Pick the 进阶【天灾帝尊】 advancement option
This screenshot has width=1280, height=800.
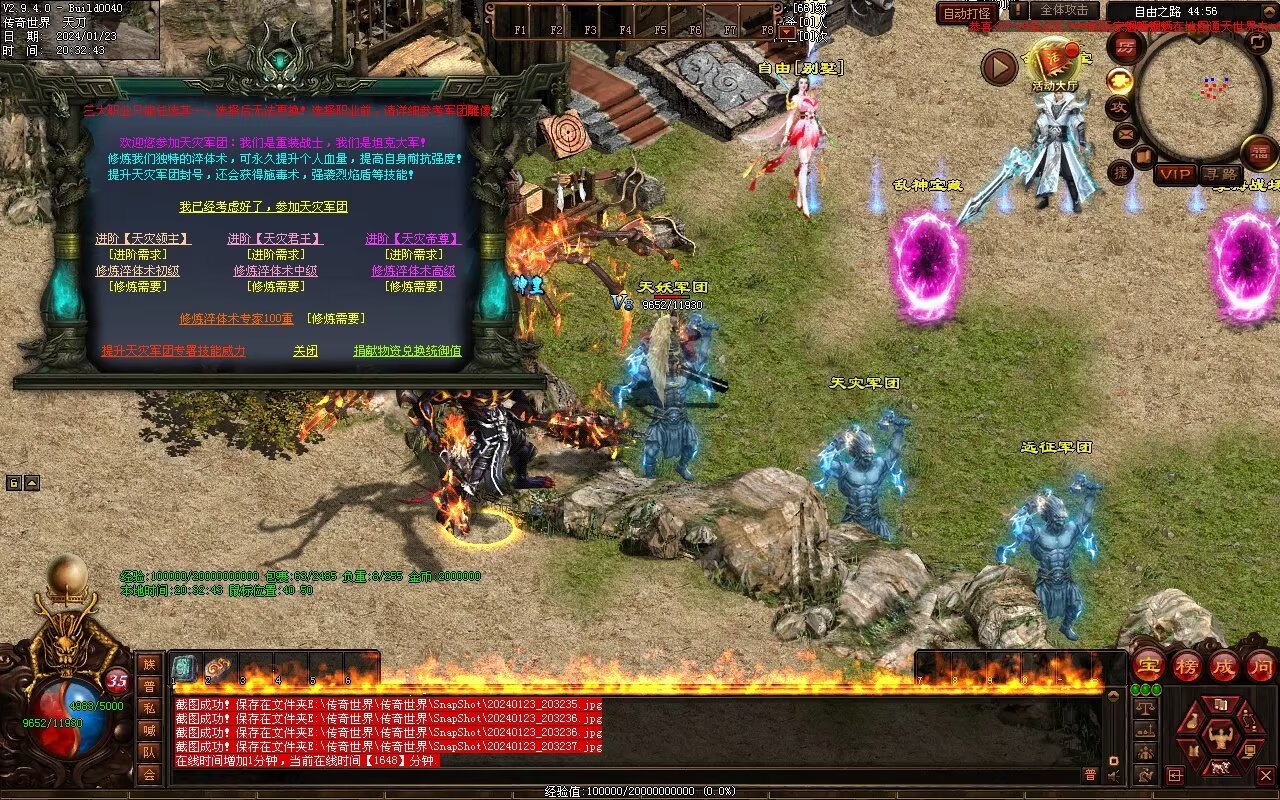pos(413,239)
